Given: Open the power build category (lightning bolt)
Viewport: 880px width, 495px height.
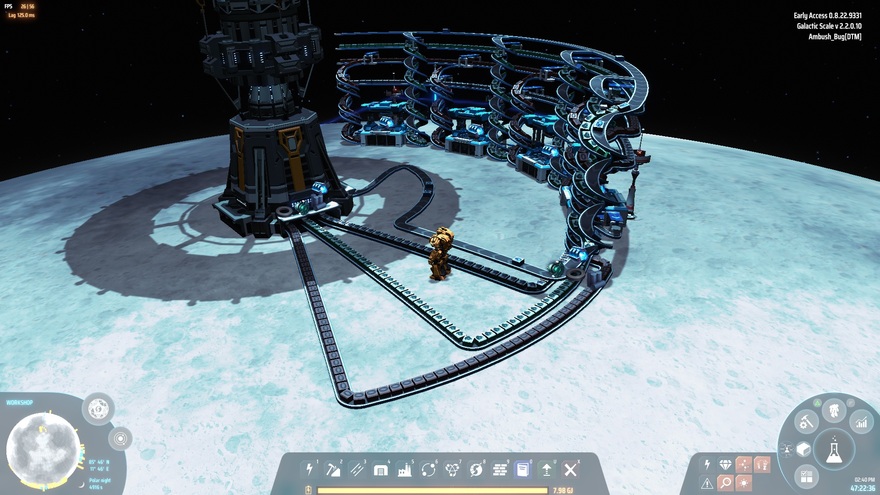Looking at the screenshot, I should [x=310, y=469].
